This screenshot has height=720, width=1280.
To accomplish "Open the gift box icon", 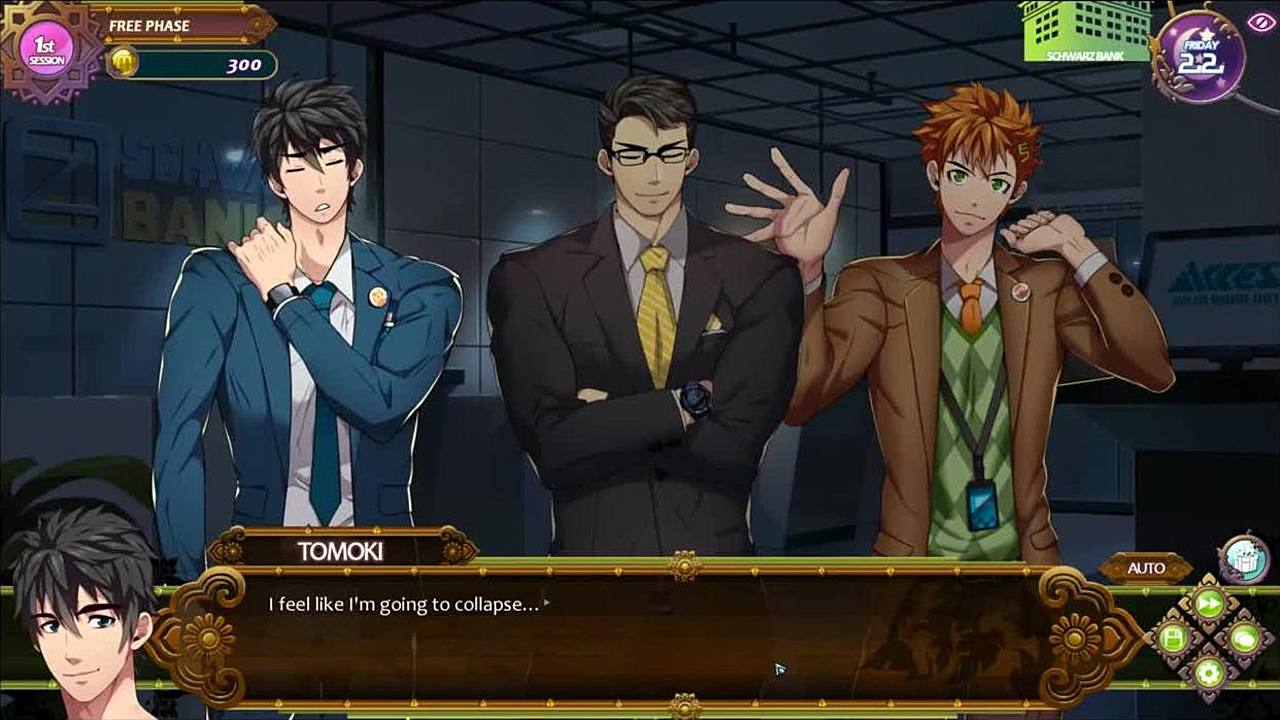I will pos(1244,558).
